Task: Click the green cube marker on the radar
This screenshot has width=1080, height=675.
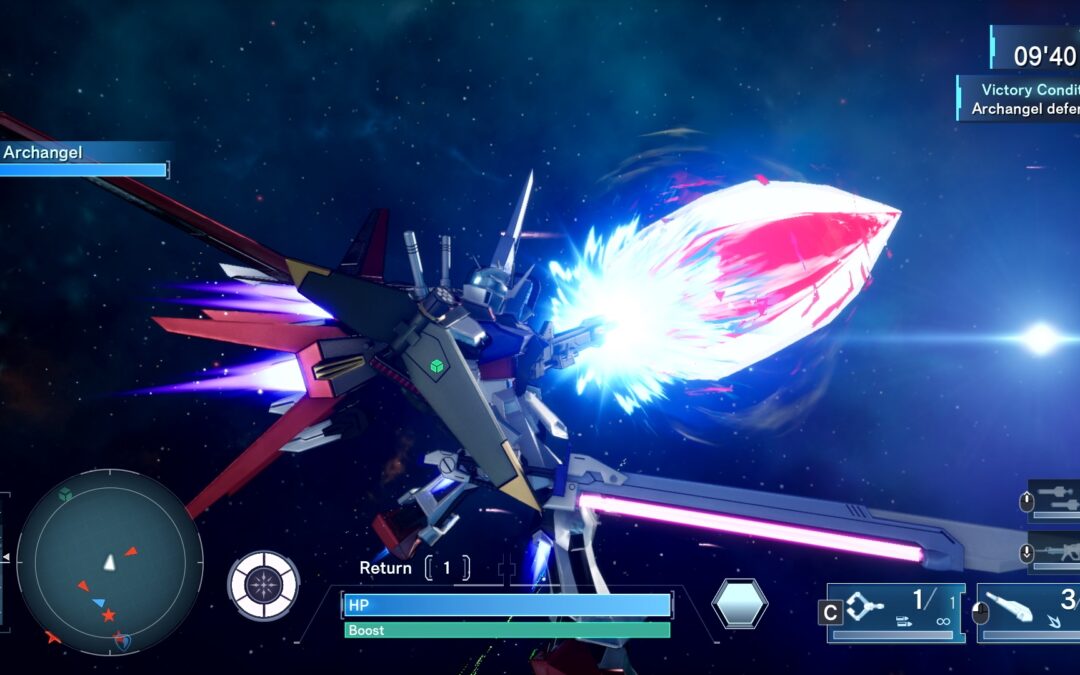Action: click(x=65, y=494)
